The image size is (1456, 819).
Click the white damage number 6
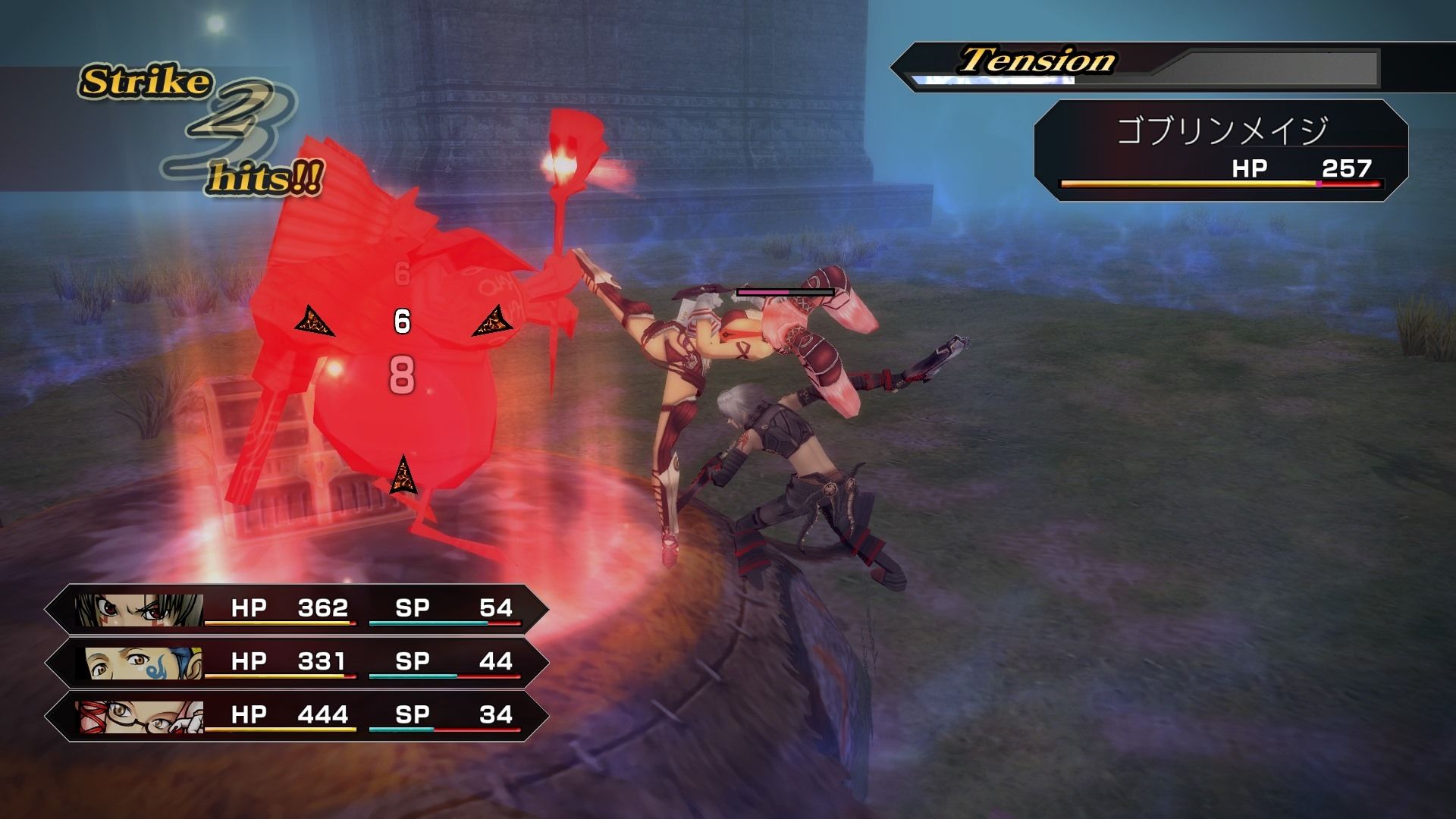click(401, 321)
